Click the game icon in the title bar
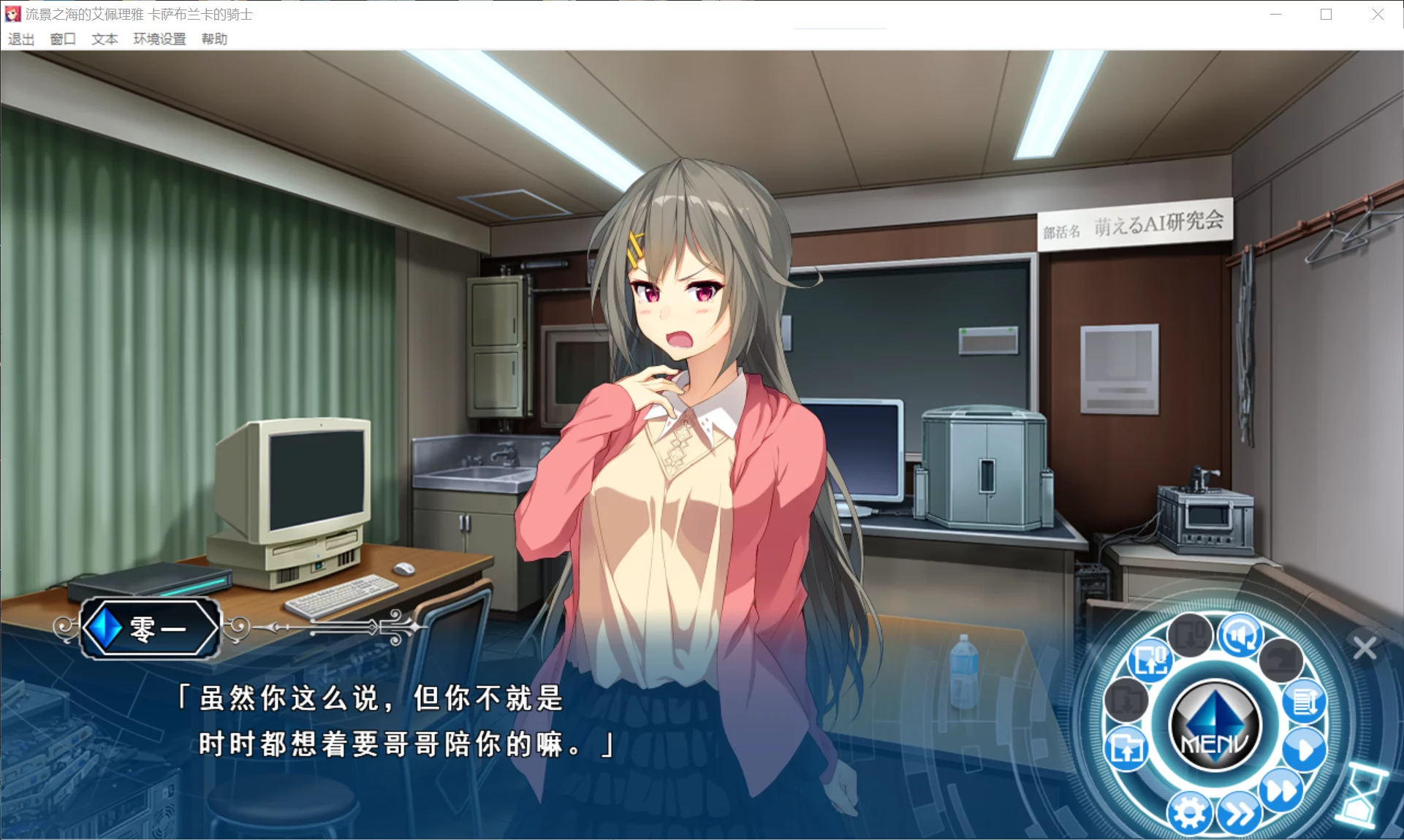This screenshot has height=840, width=1404. point(12,14)
